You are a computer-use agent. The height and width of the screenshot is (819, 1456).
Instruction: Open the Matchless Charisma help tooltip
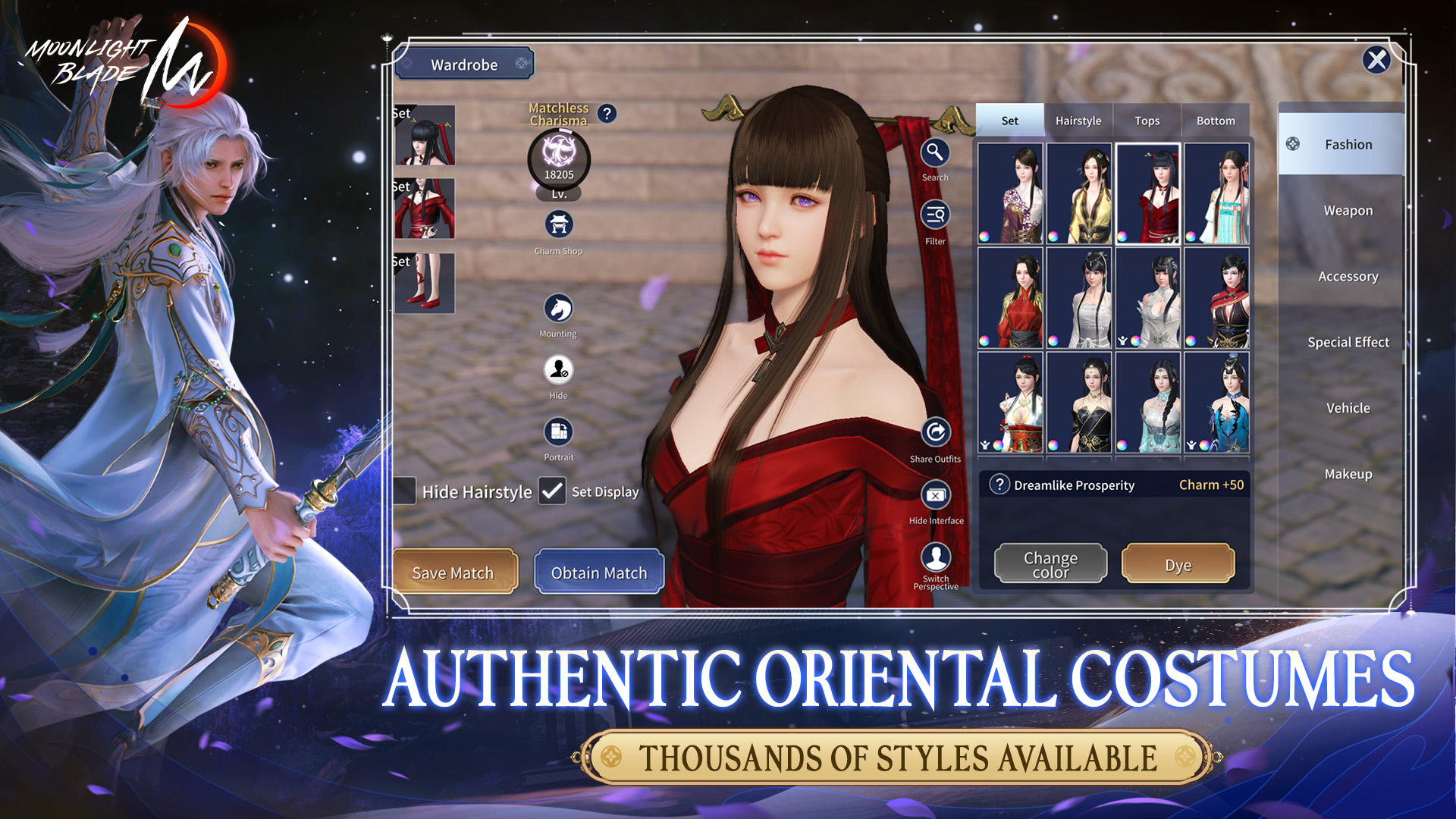tap(606, 114)
